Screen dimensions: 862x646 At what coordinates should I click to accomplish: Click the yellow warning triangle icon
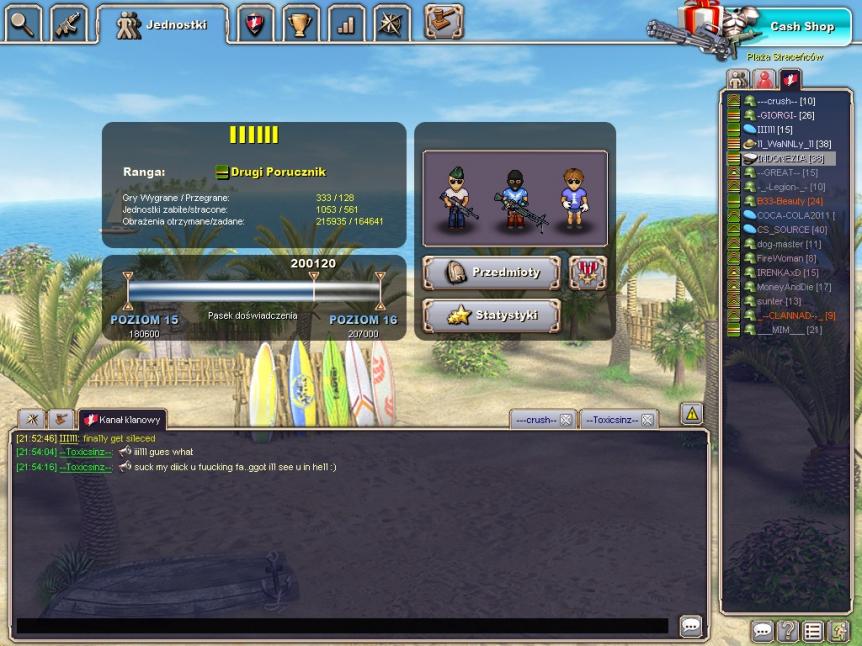691,413
